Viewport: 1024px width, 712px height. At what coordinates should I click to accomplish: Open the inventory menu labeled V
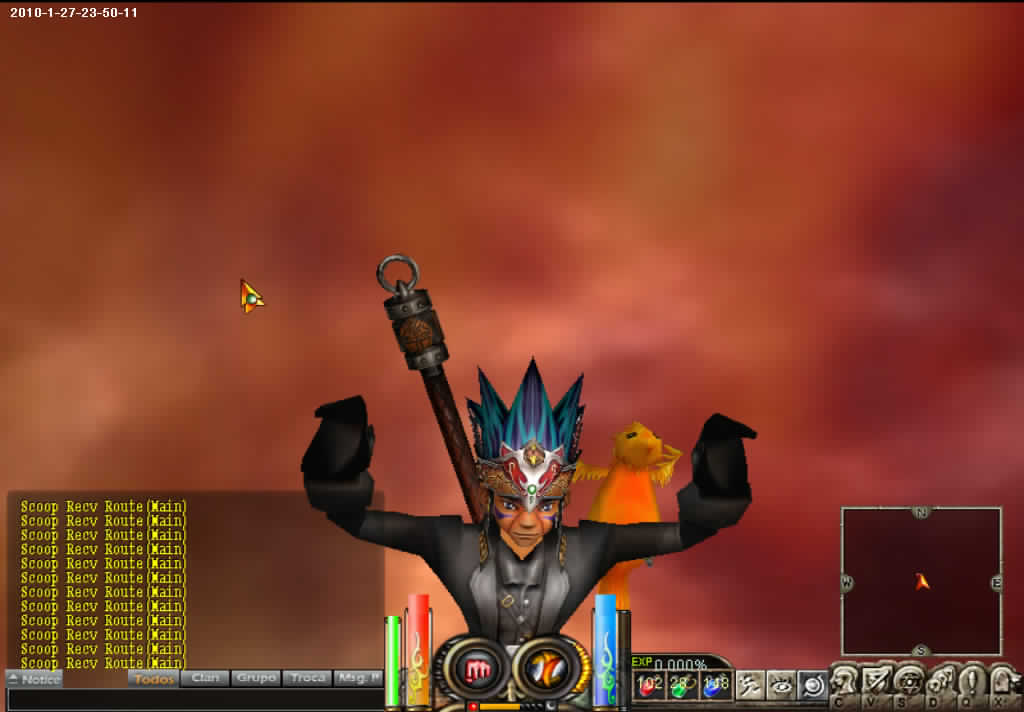876,684
